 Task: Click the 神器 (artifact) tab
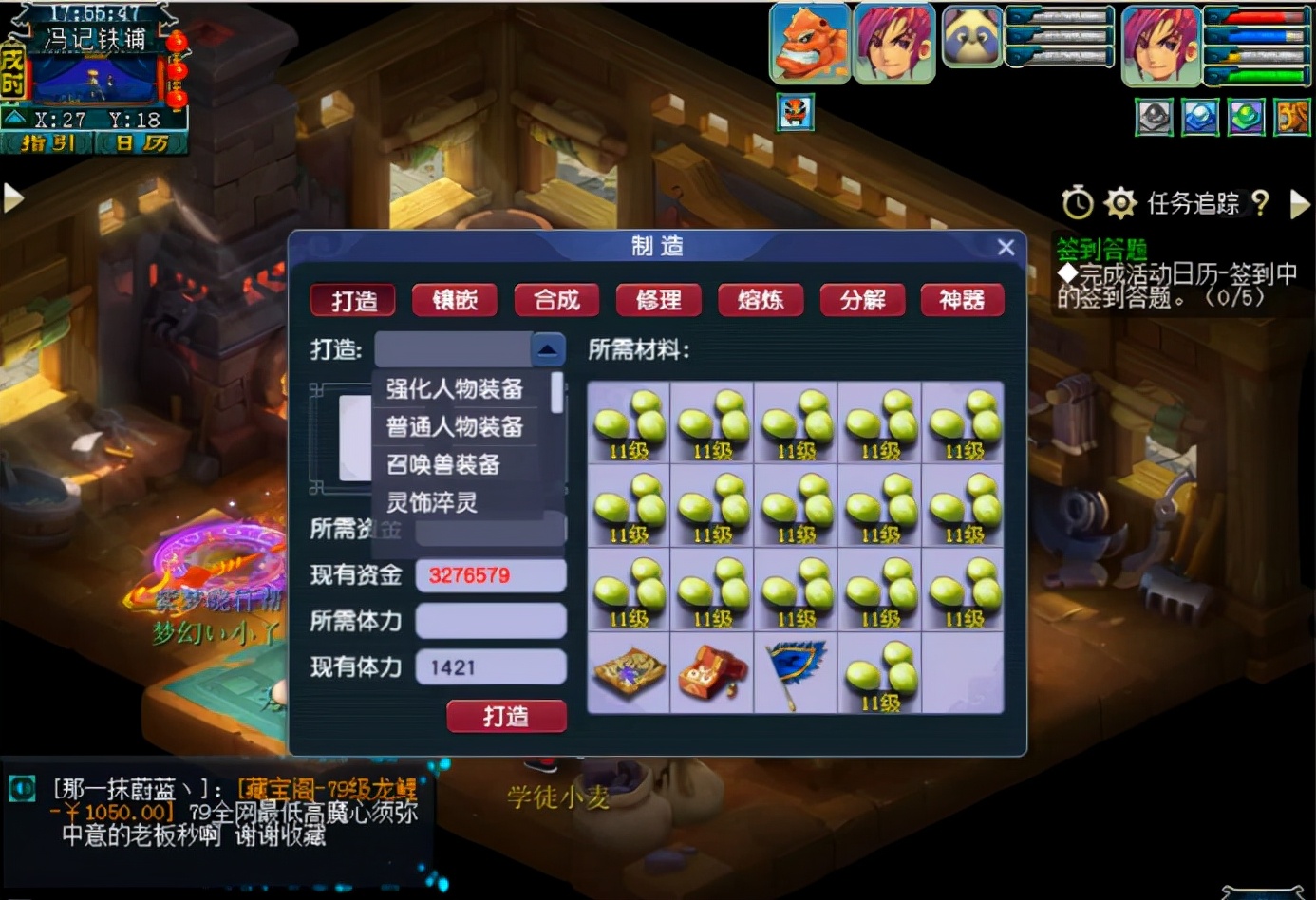(963, 300)
